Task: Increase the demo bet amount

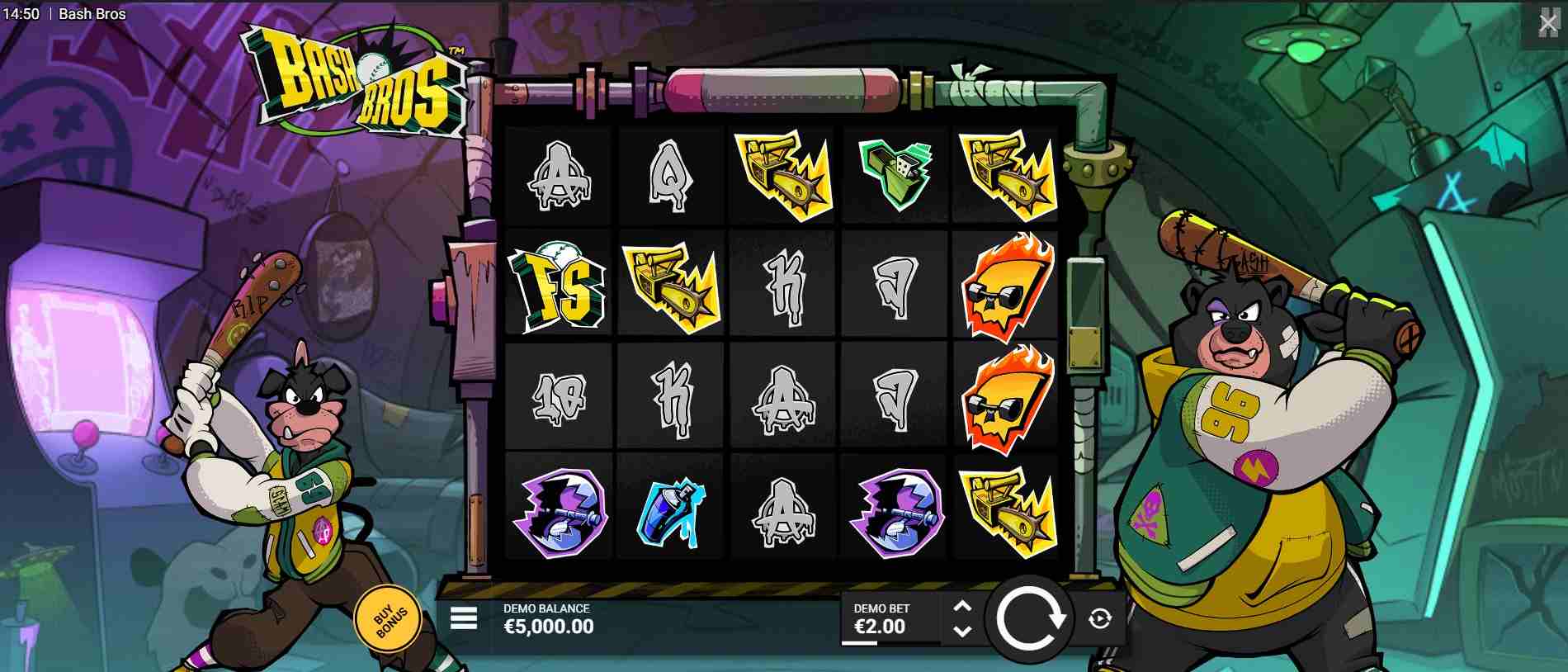Action: 962,608
